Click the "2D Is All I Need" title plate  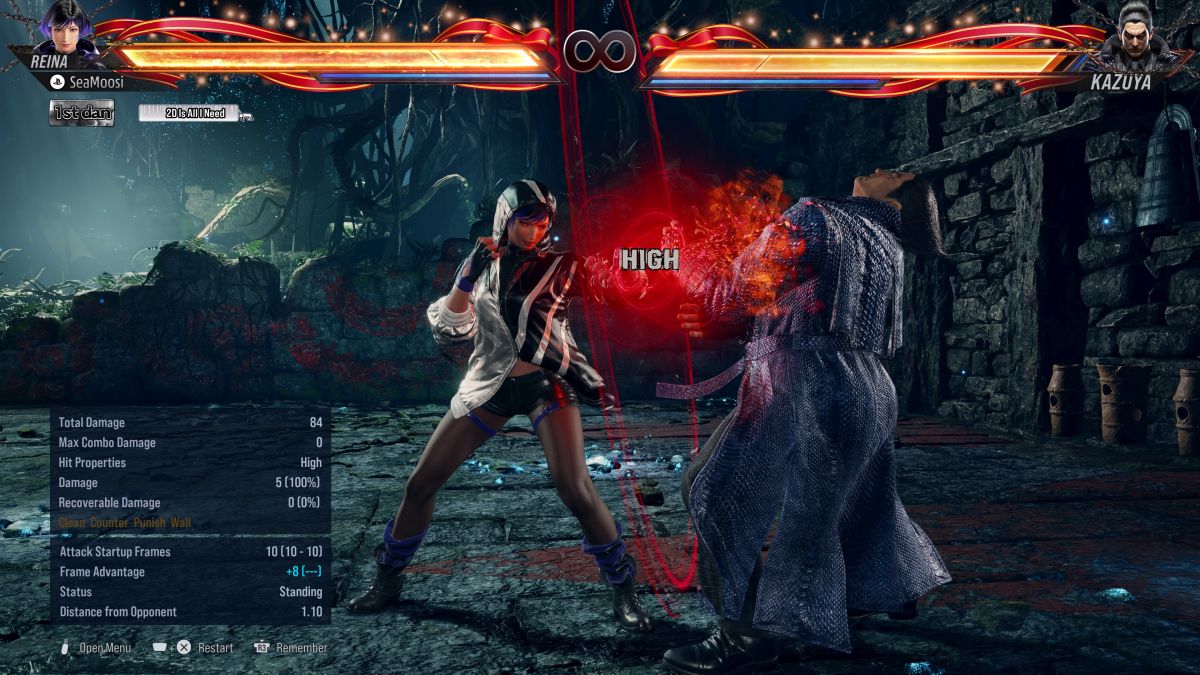click(x=196, y=113)
